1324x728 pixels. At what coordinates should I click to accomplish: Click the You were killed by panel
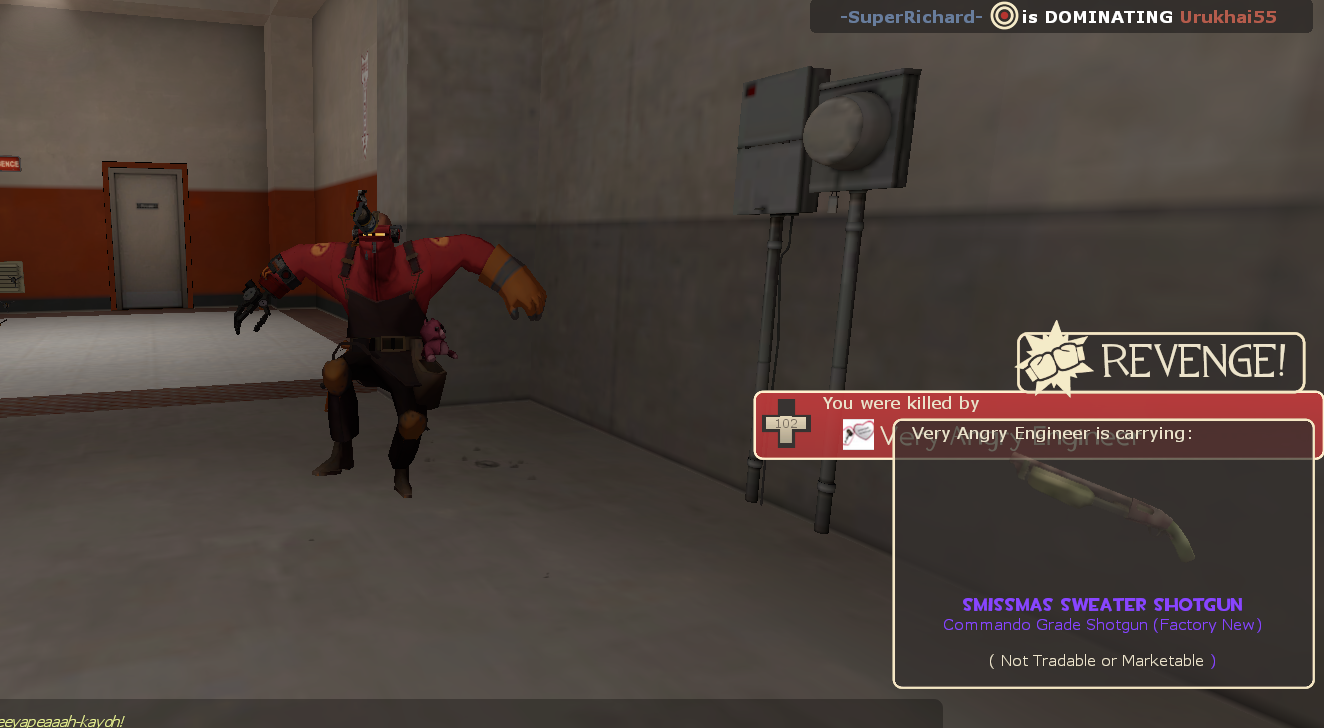coord(900,403)
